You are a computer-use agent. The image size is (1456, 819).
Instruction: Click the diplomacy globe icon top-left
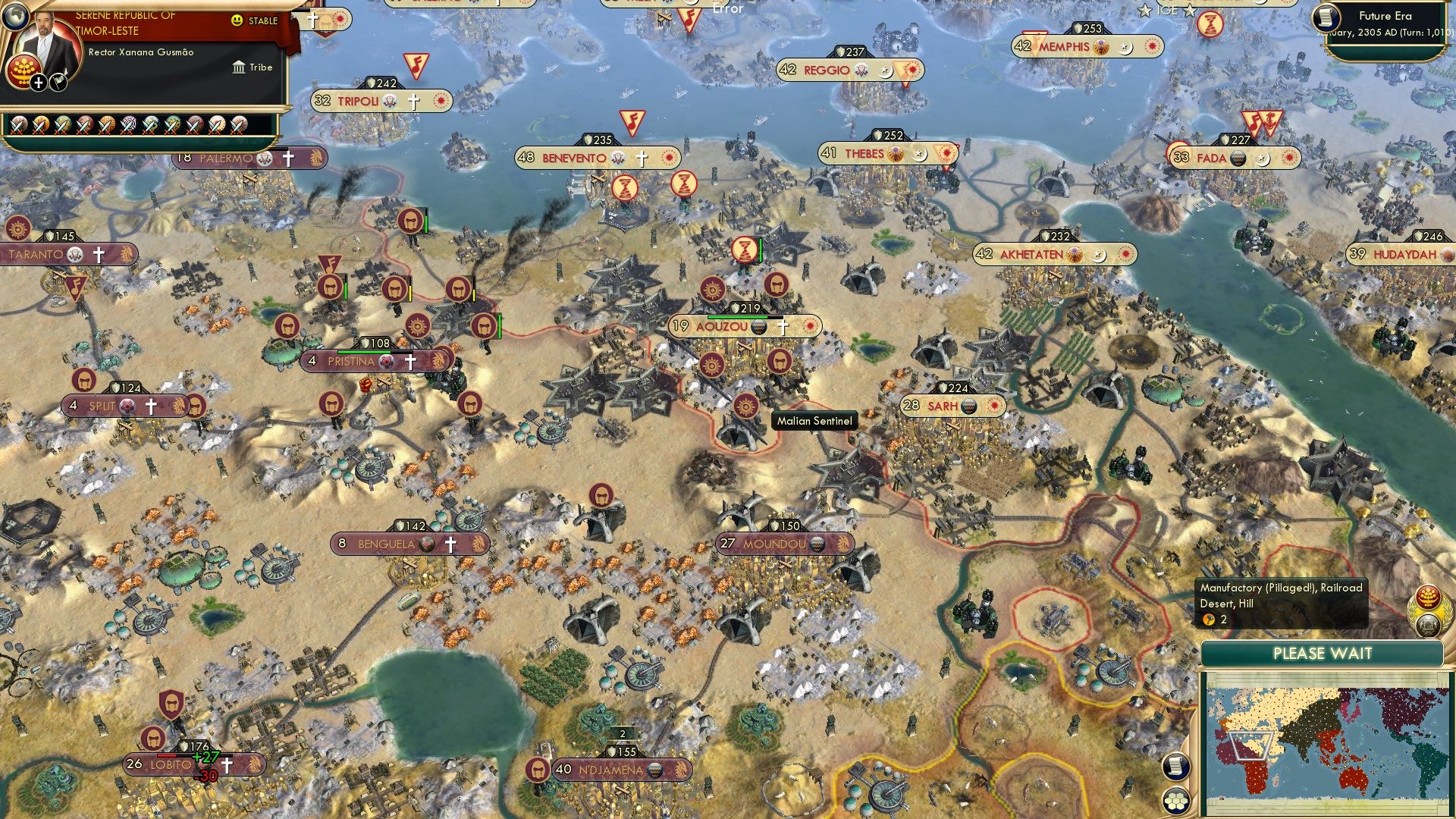(14, 16)
